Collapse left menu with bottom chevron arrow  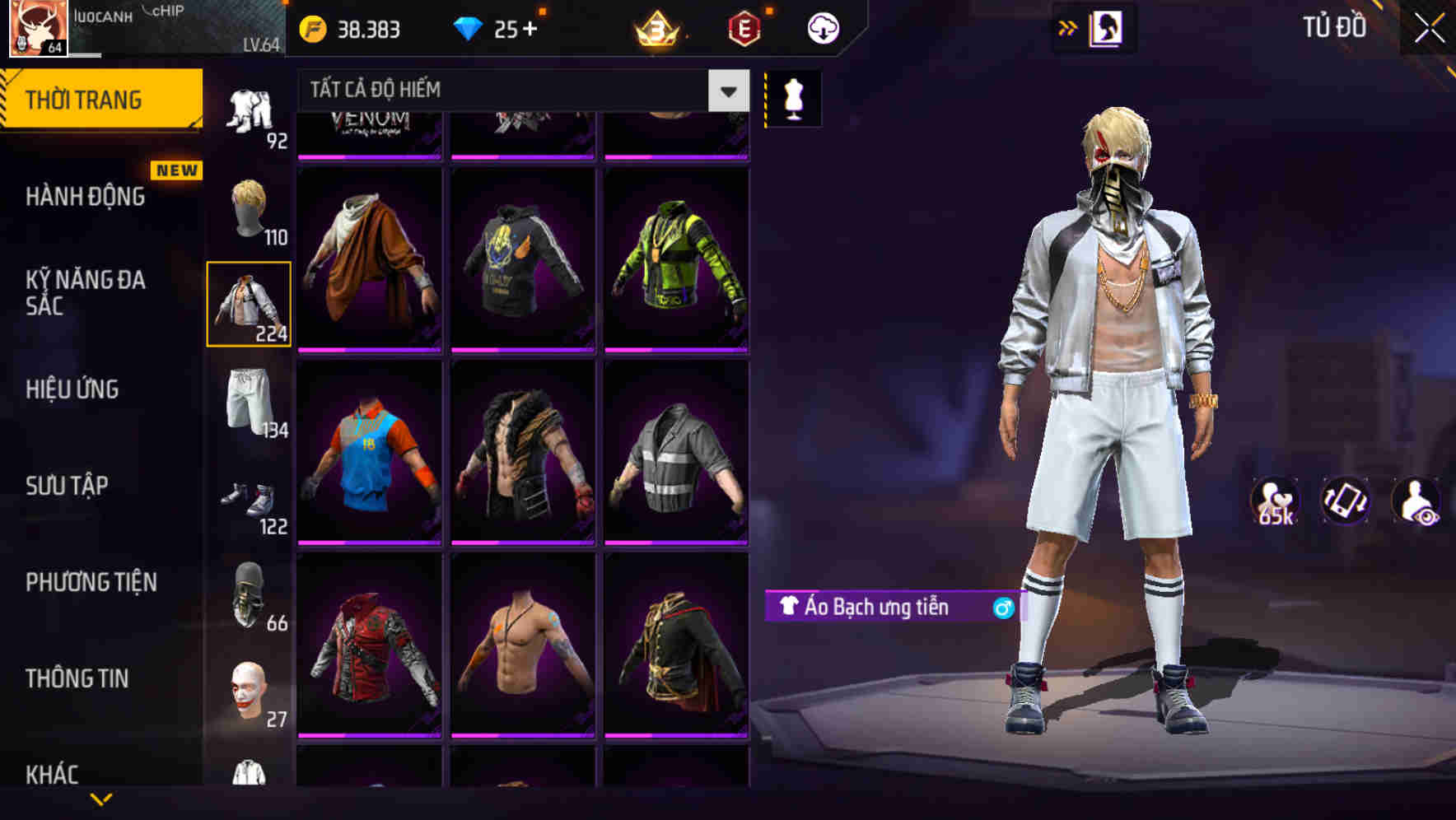[101, 799]
